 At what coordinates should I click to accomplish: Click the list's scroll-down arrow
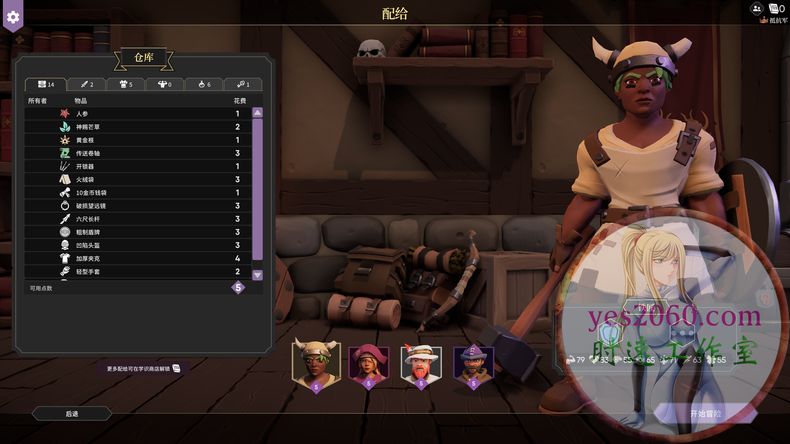point(257,274)
